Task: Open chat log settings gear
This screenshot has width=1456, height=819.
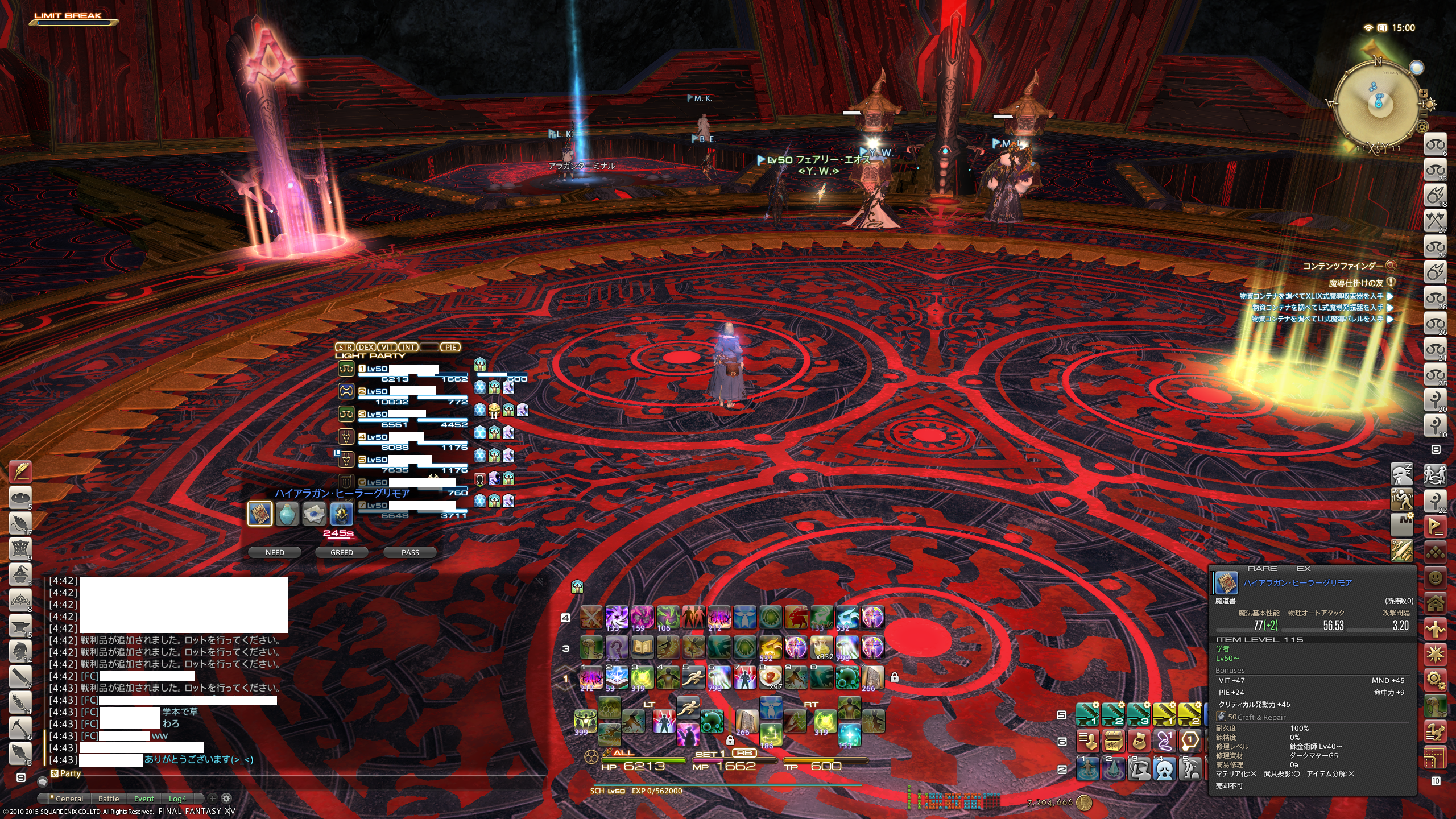Action: click(x=226, y=798)
